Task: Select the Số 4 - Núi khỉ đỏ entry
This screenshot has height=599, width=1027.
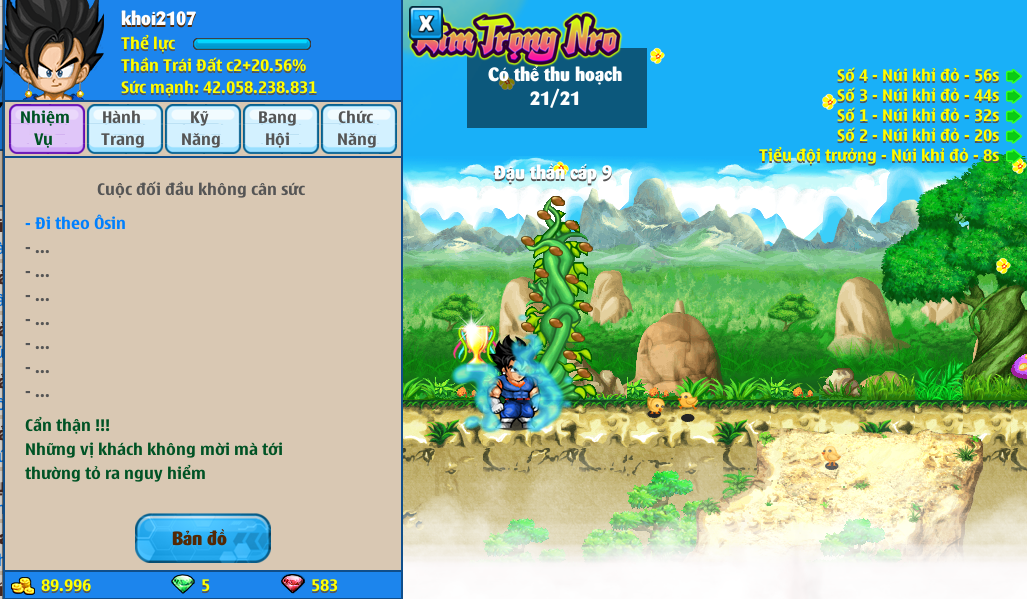Action: pos(917,75)
